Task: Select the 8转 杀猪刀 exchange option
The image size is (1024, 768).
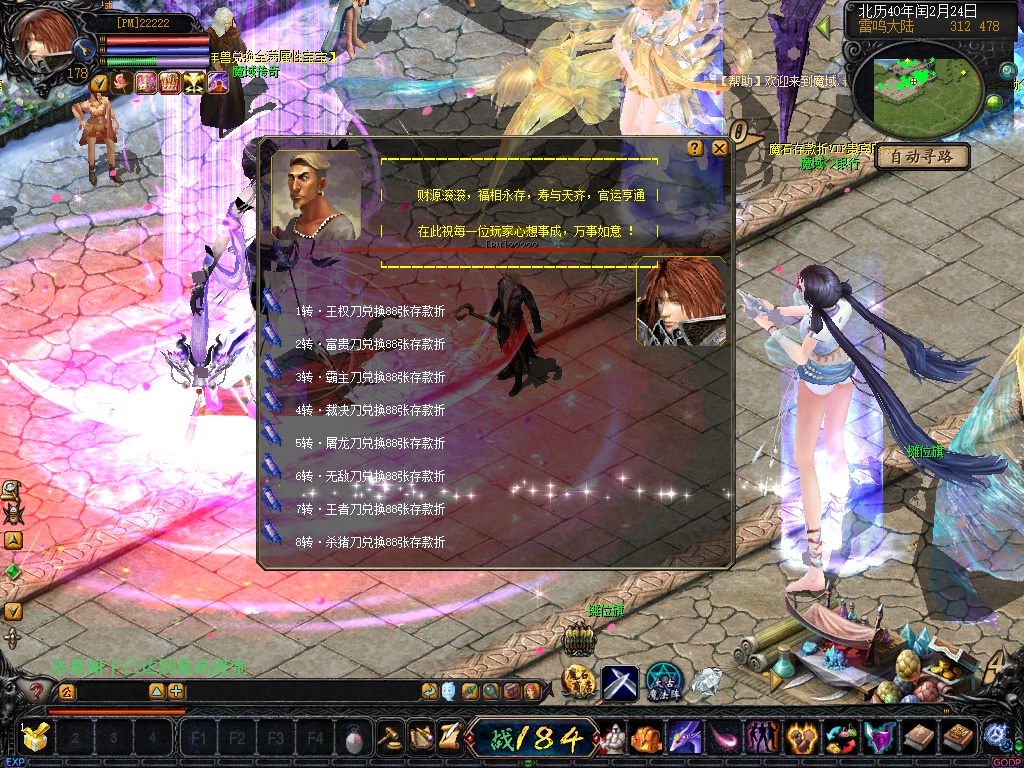Action: point(369,542)
